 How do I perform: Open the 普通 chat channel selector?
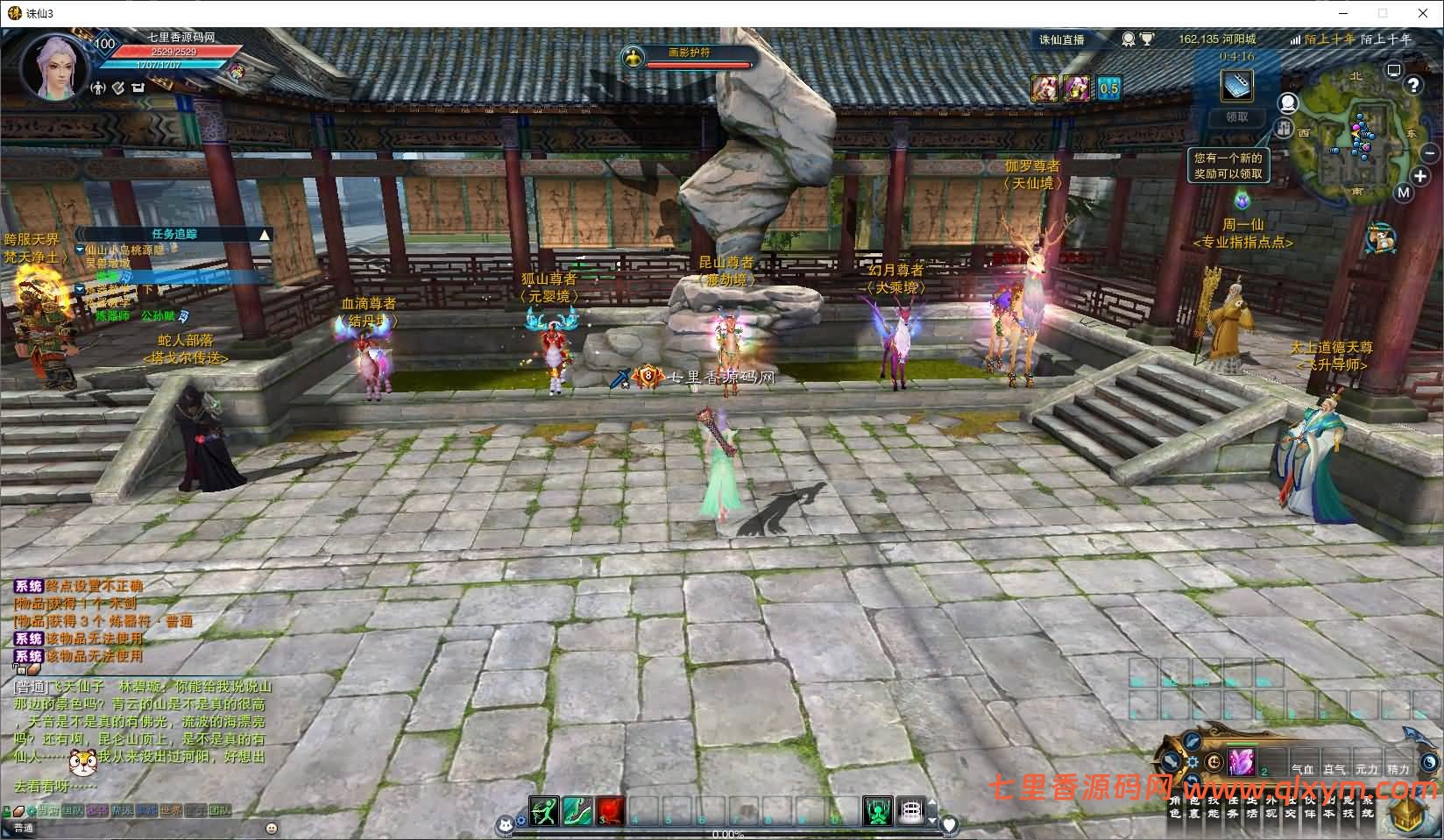tap(24, 827)
